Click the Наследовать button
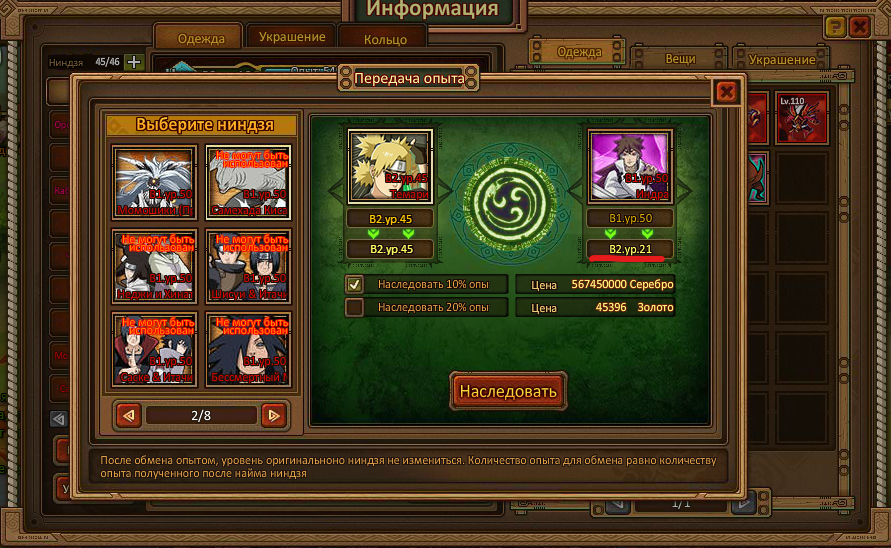 [508, 391]
